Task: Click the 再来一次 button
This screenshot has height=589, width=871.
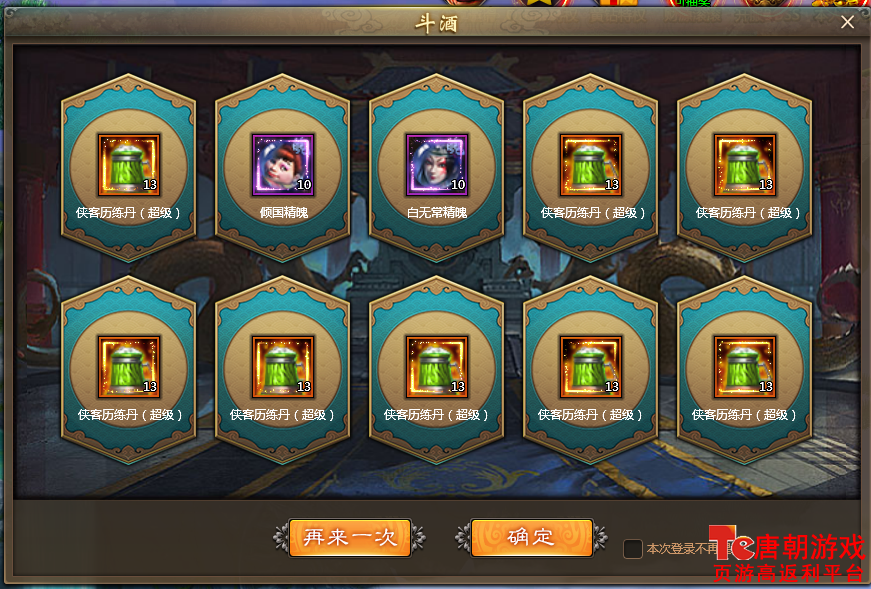Action: [349, 537]
